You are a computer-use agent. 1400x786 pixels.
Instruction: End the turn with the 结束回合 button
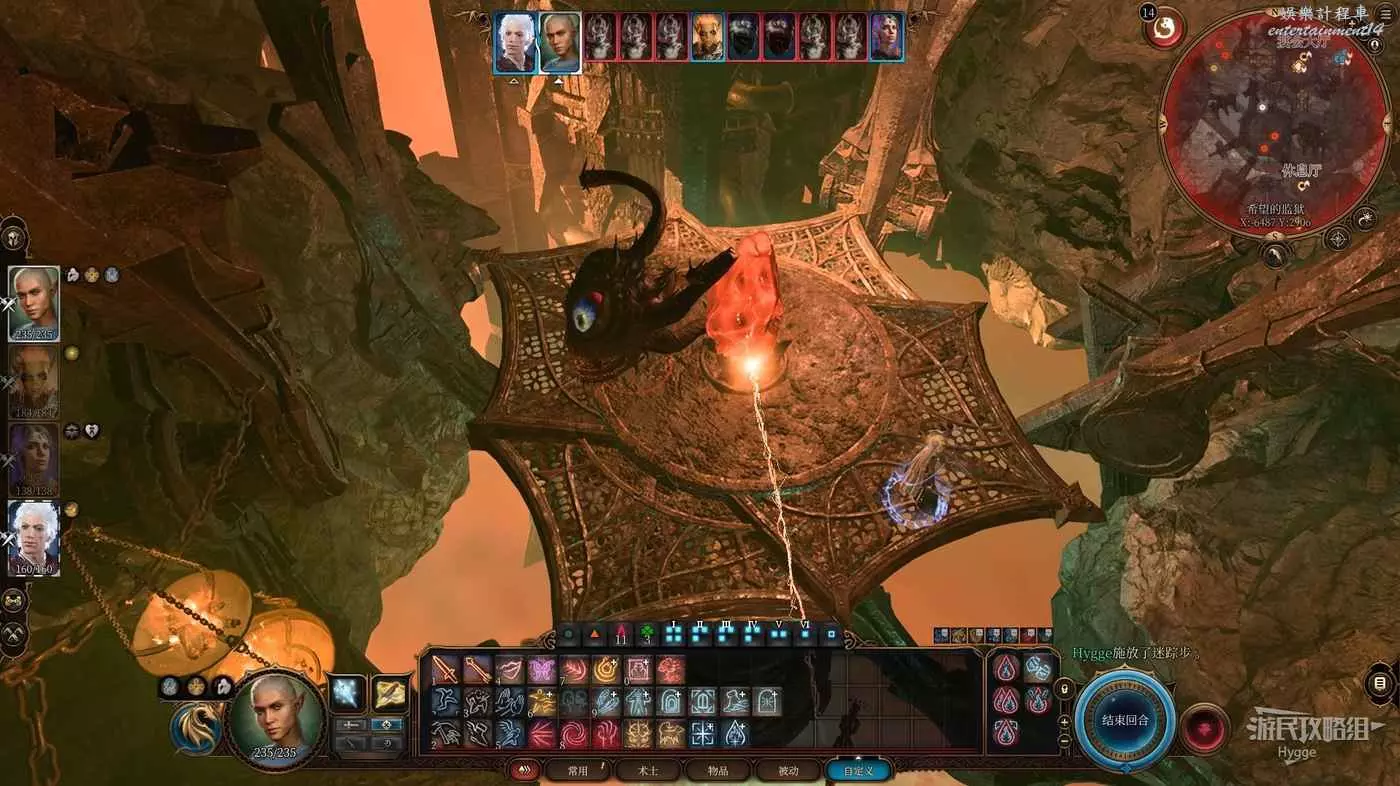(x=1125, y=720)
